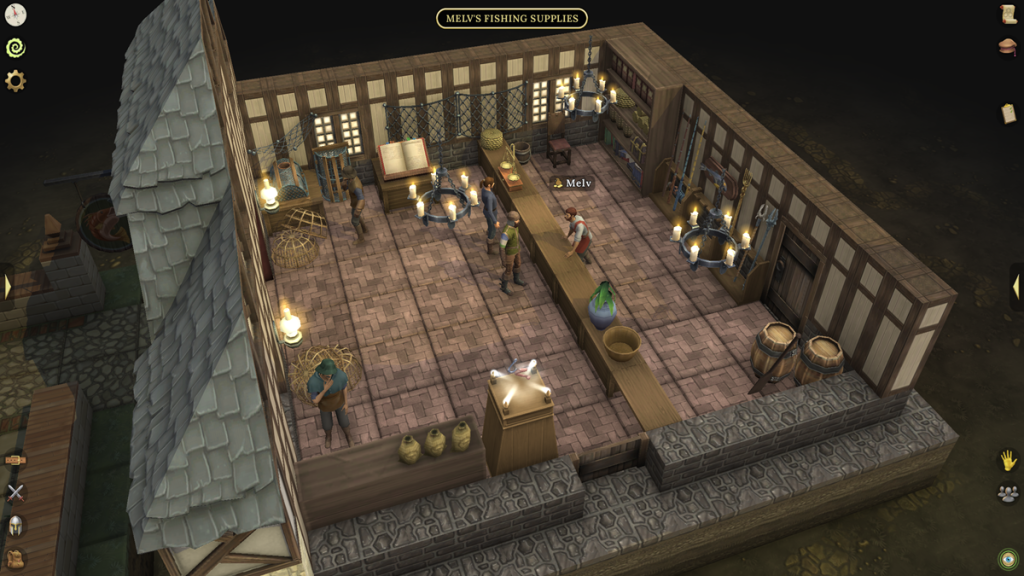Open the notes page icon
The width and height of the screenshot is (1024, 576).
click(1008, 113)
